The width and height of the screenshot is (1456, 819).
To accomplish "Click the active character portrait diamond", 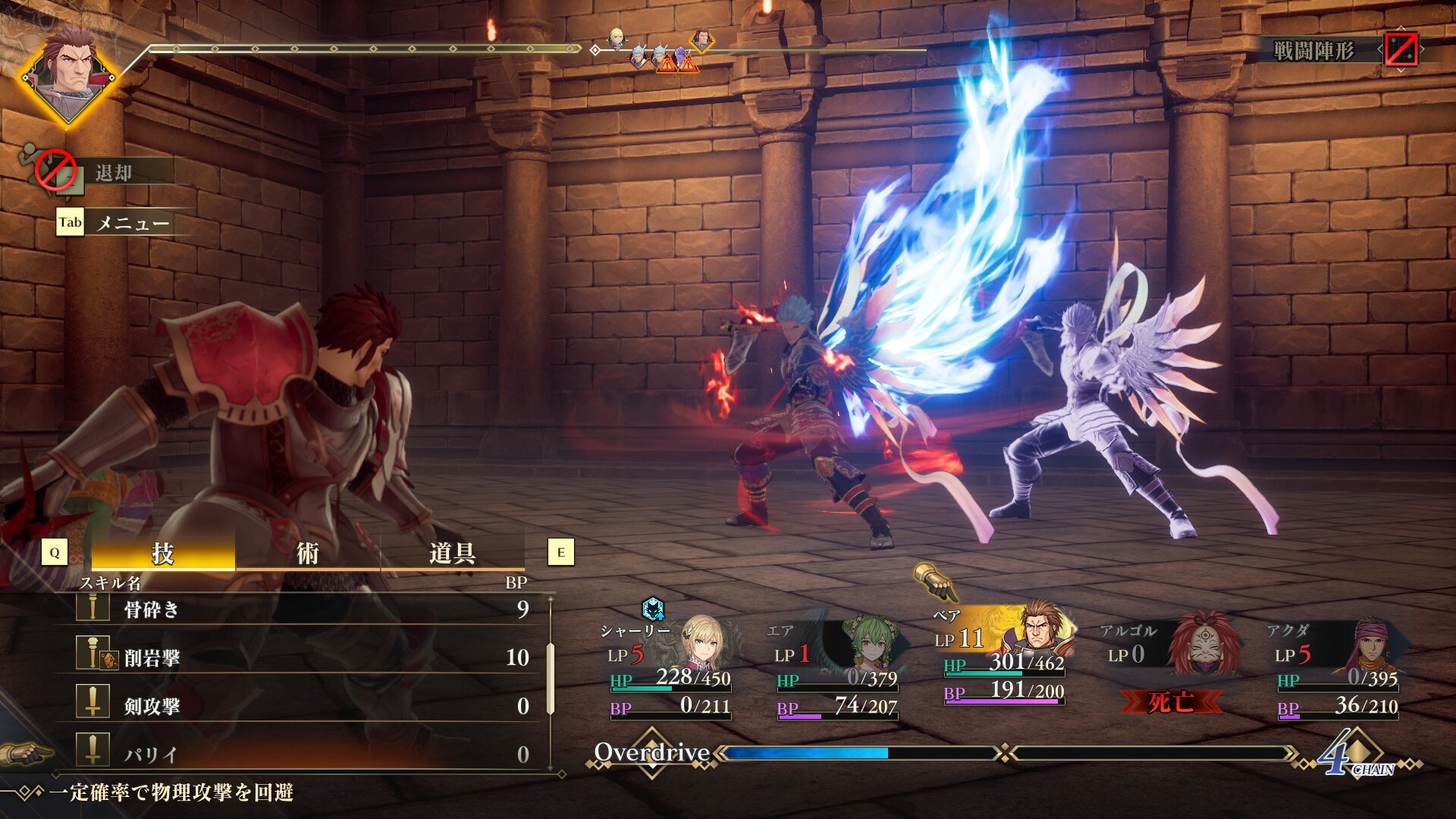I will click(x=68, y=74).
